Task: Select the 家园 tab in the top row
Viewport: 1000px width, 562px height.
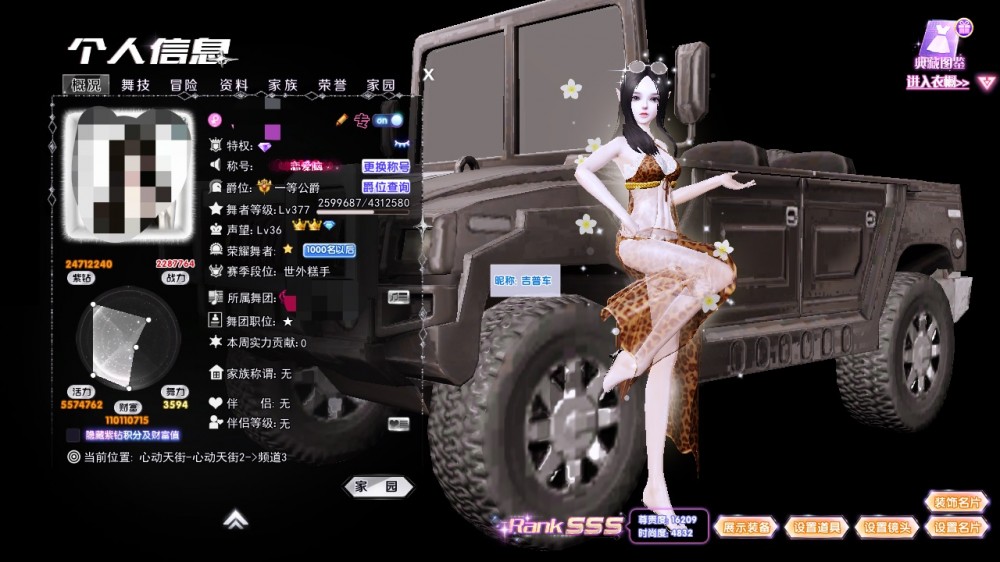Action: 381,85
